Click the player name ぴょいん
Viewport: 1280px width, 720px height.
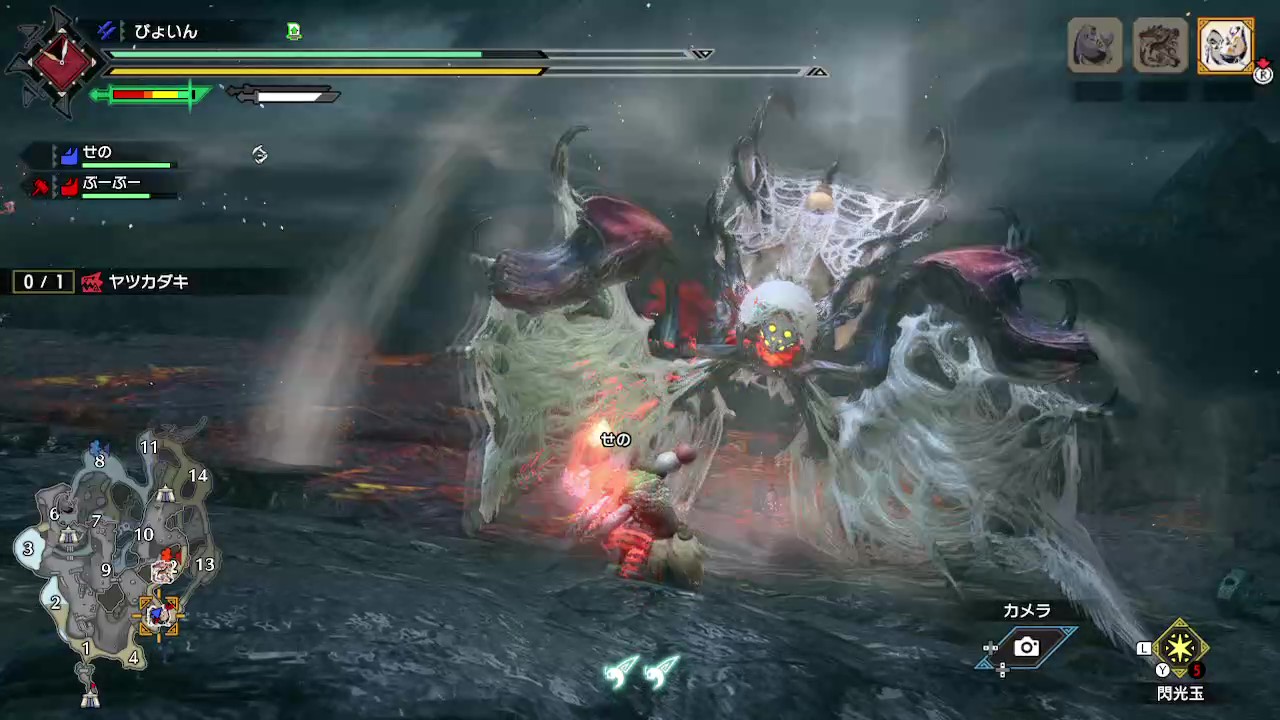(166, 32)
